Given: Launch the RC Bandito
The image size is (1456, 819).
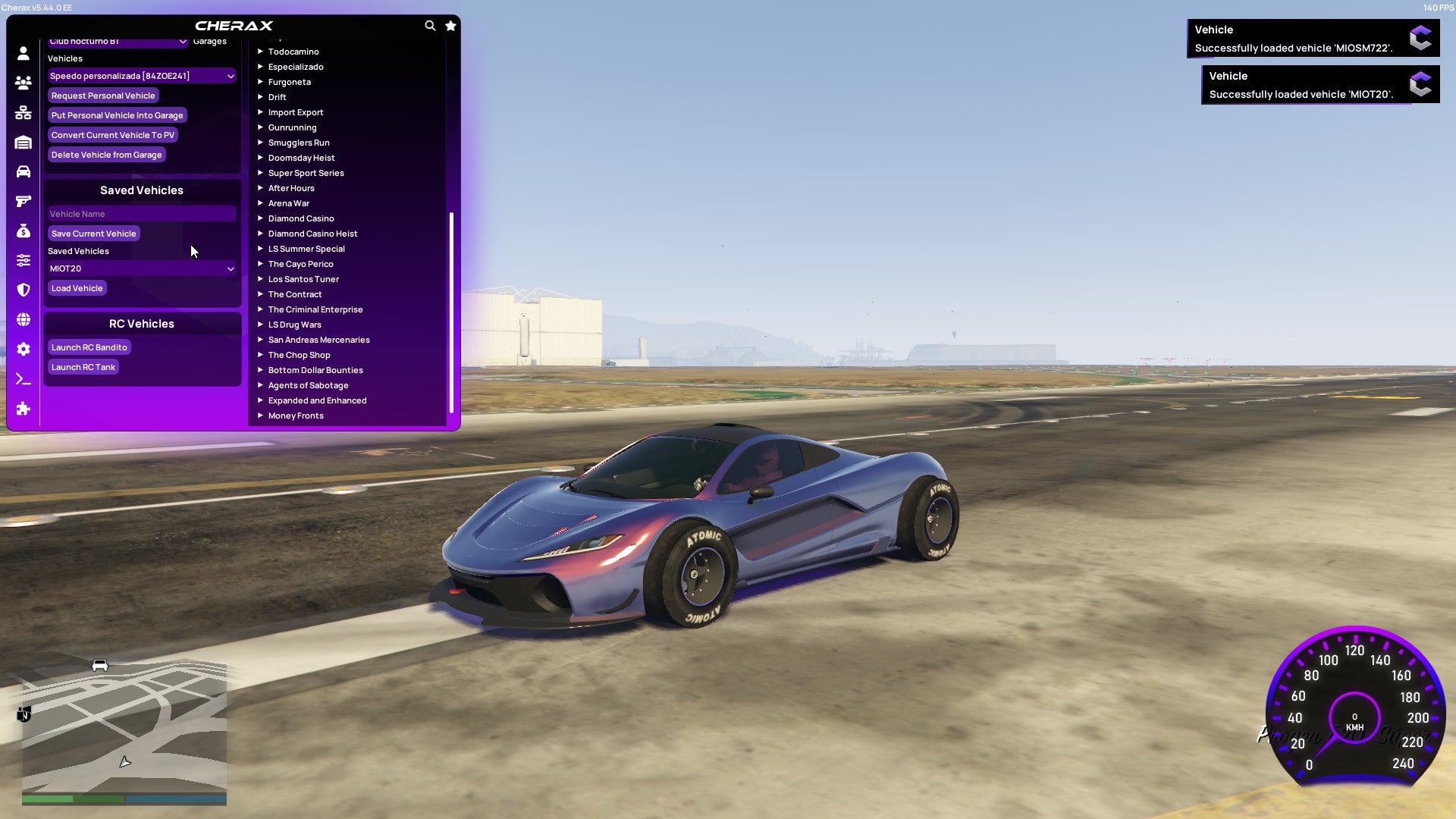Looking at the screenshot, I should [x=89, y=347].
